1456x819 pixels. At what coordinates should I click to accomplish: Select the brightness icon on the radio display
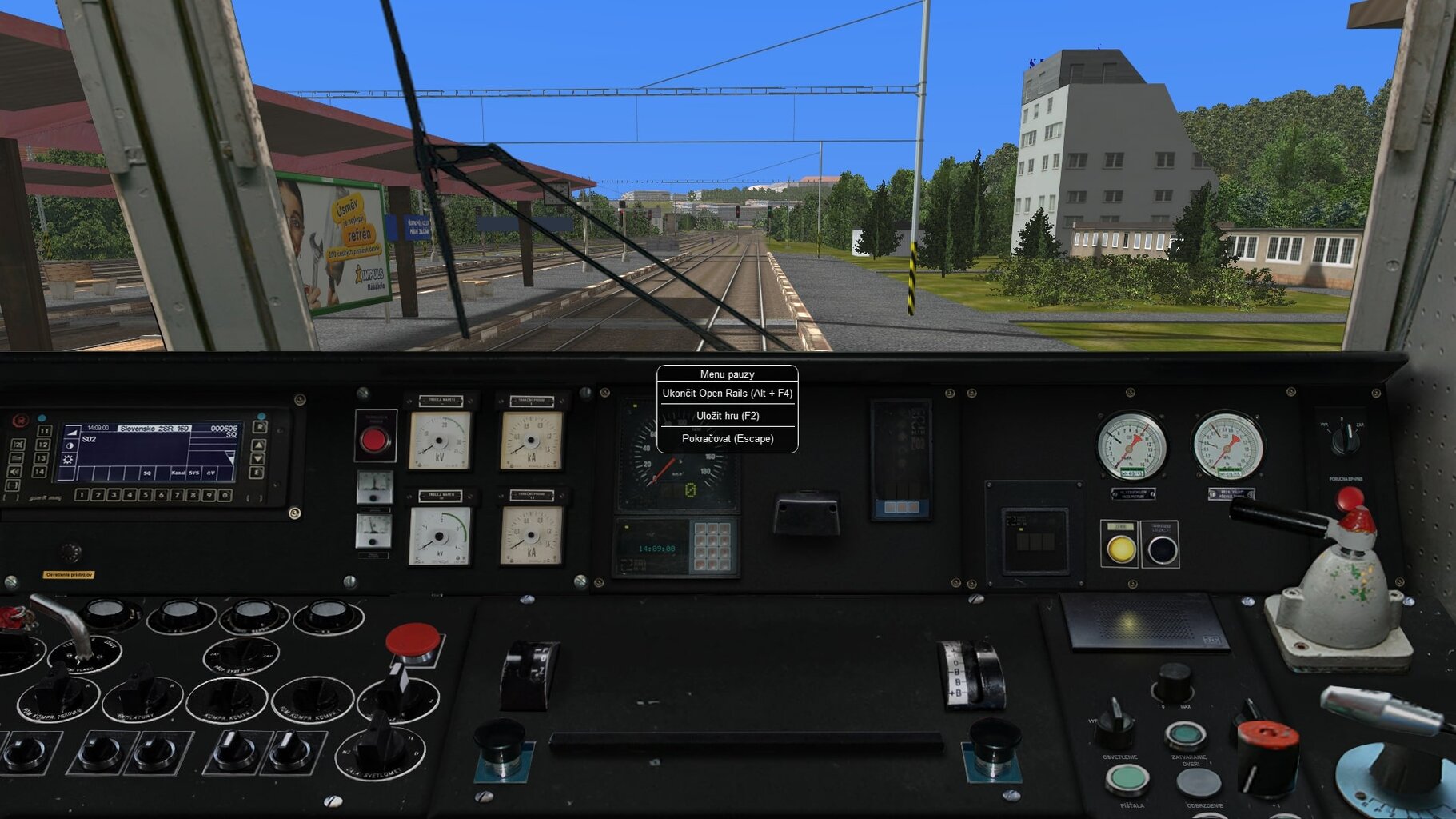68,460
